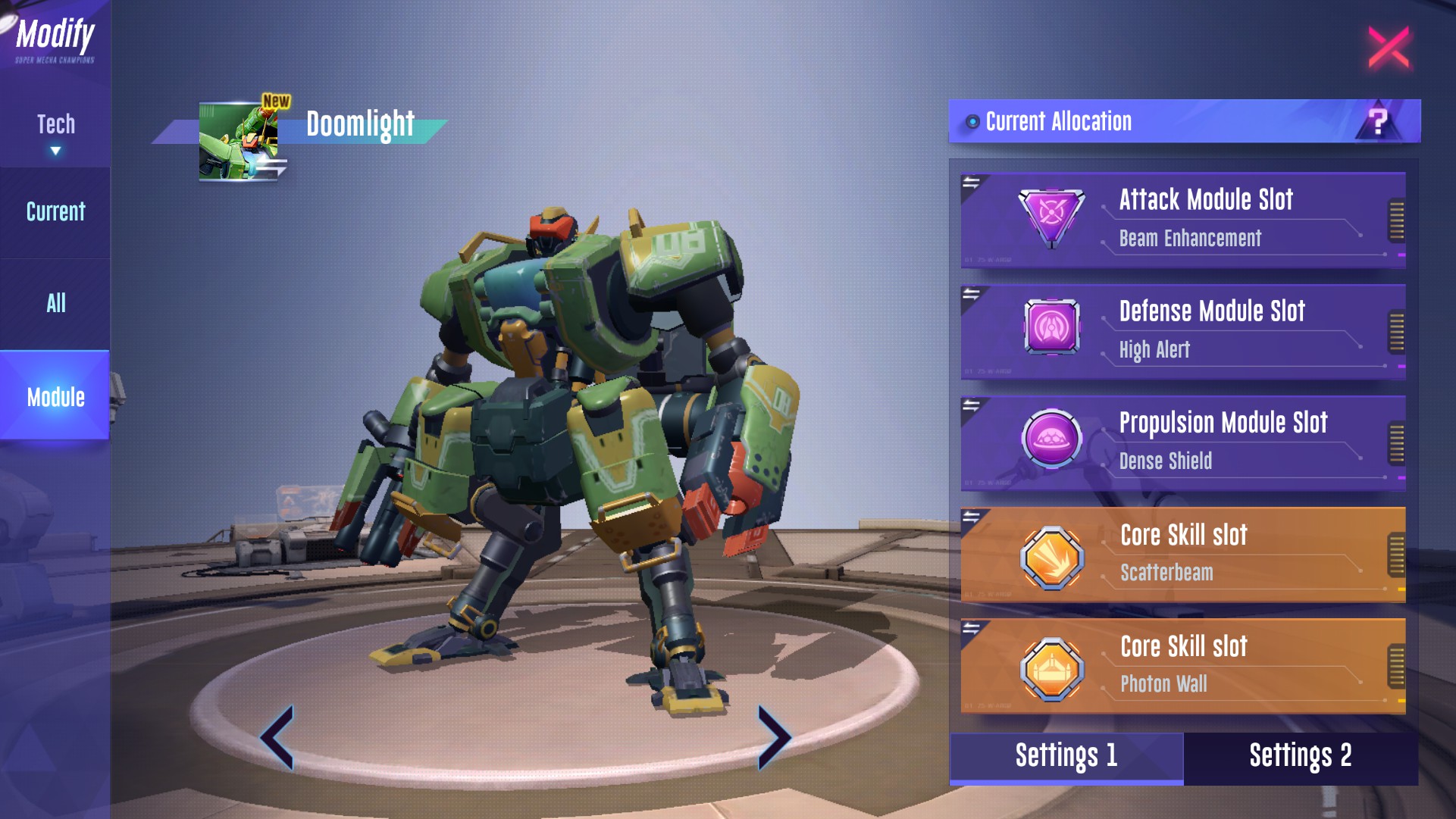Open the Current Allocation help question mark
The width and height of the screenshot is (1456, 819).
(1378, 121)
